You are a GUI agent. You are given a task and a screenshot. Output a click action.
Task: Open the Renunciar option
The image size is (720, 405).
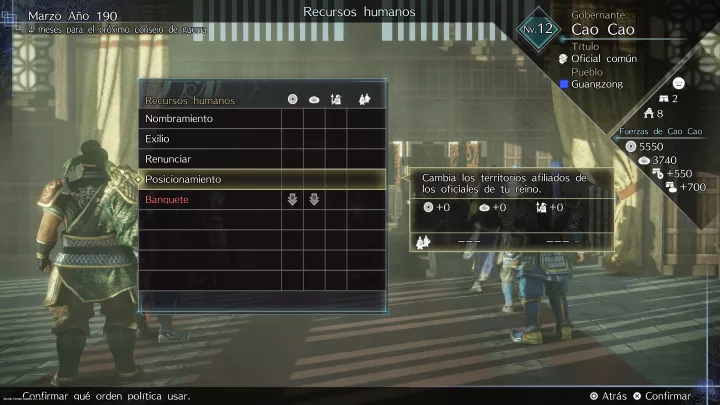click(169, 159)
